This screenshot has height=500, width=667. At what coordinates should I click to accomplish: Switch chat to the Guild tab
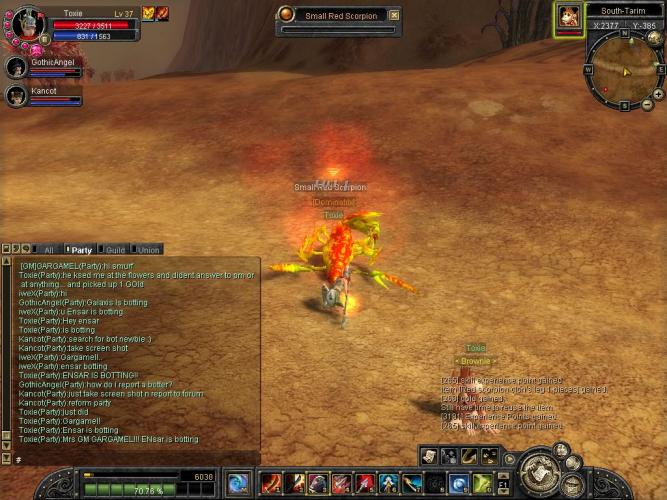tap(115, 249)
